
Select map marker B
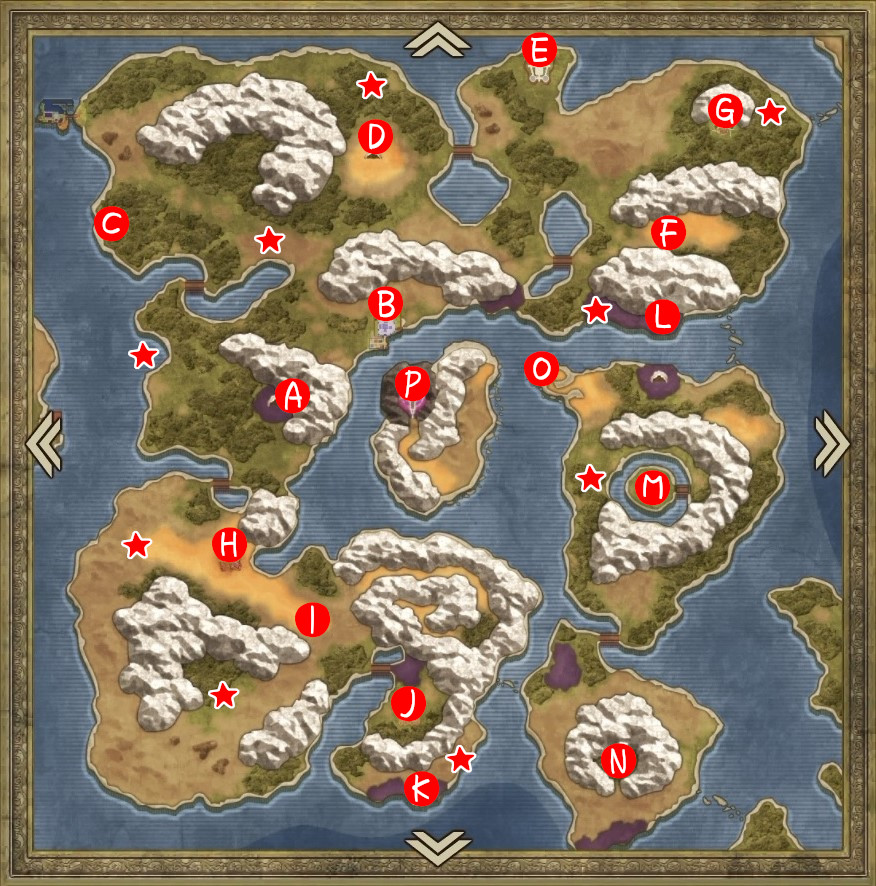tap(386, 302)
